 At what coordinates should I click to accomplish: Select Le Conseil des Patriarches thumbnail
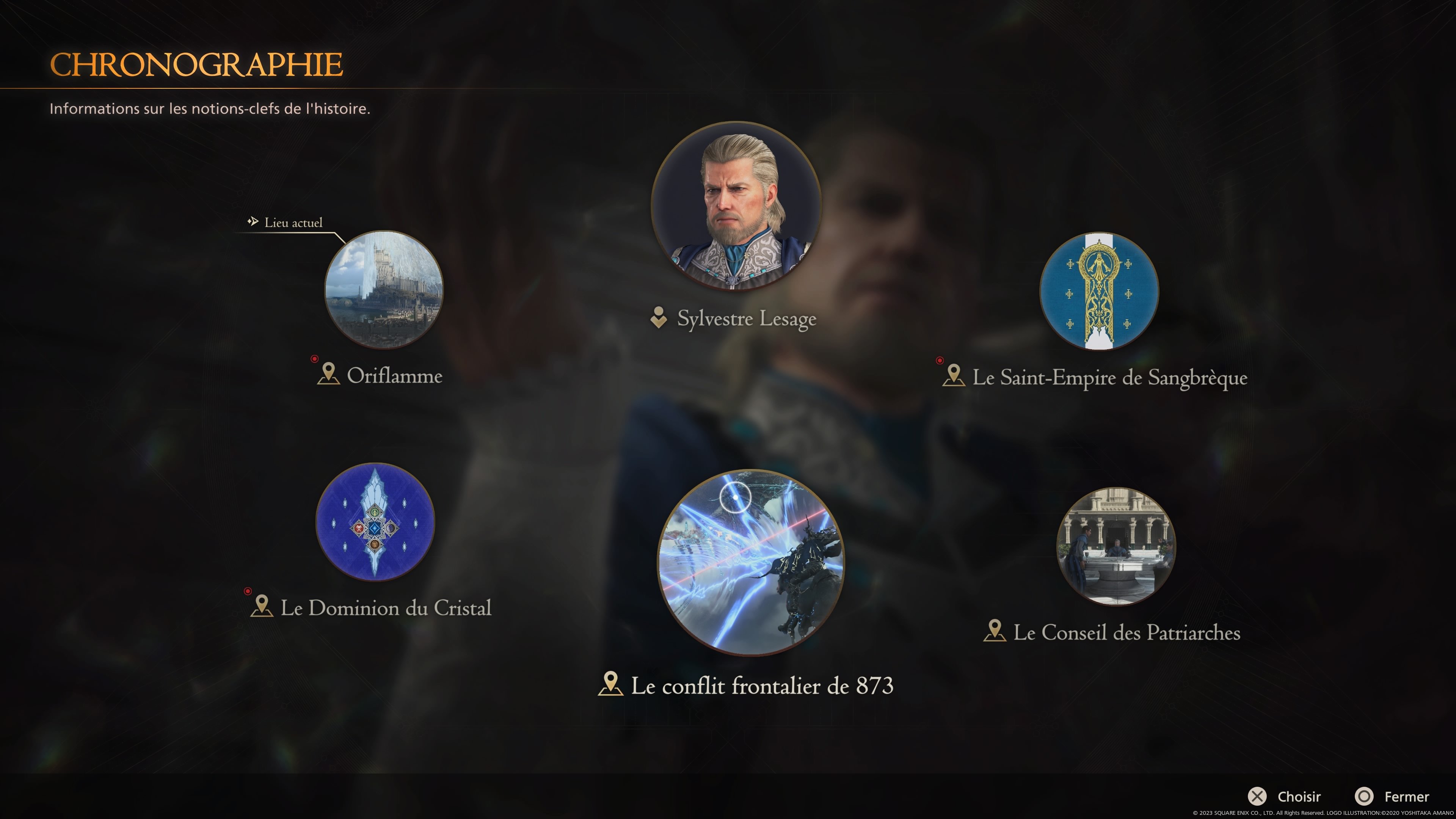tap(1116, 546)
